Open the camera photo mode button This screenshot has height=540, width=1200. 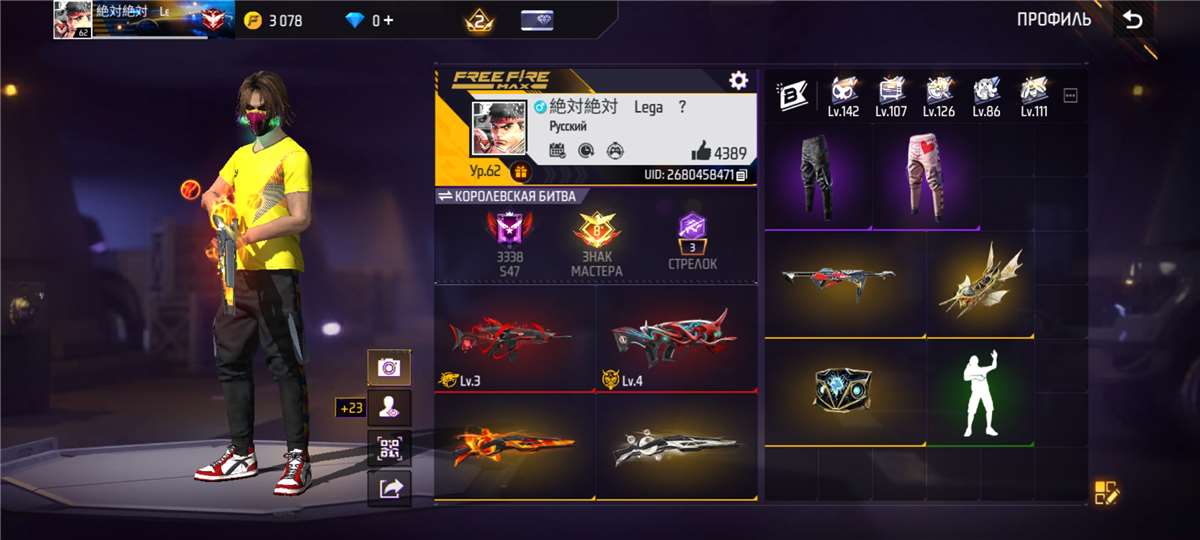389,367
